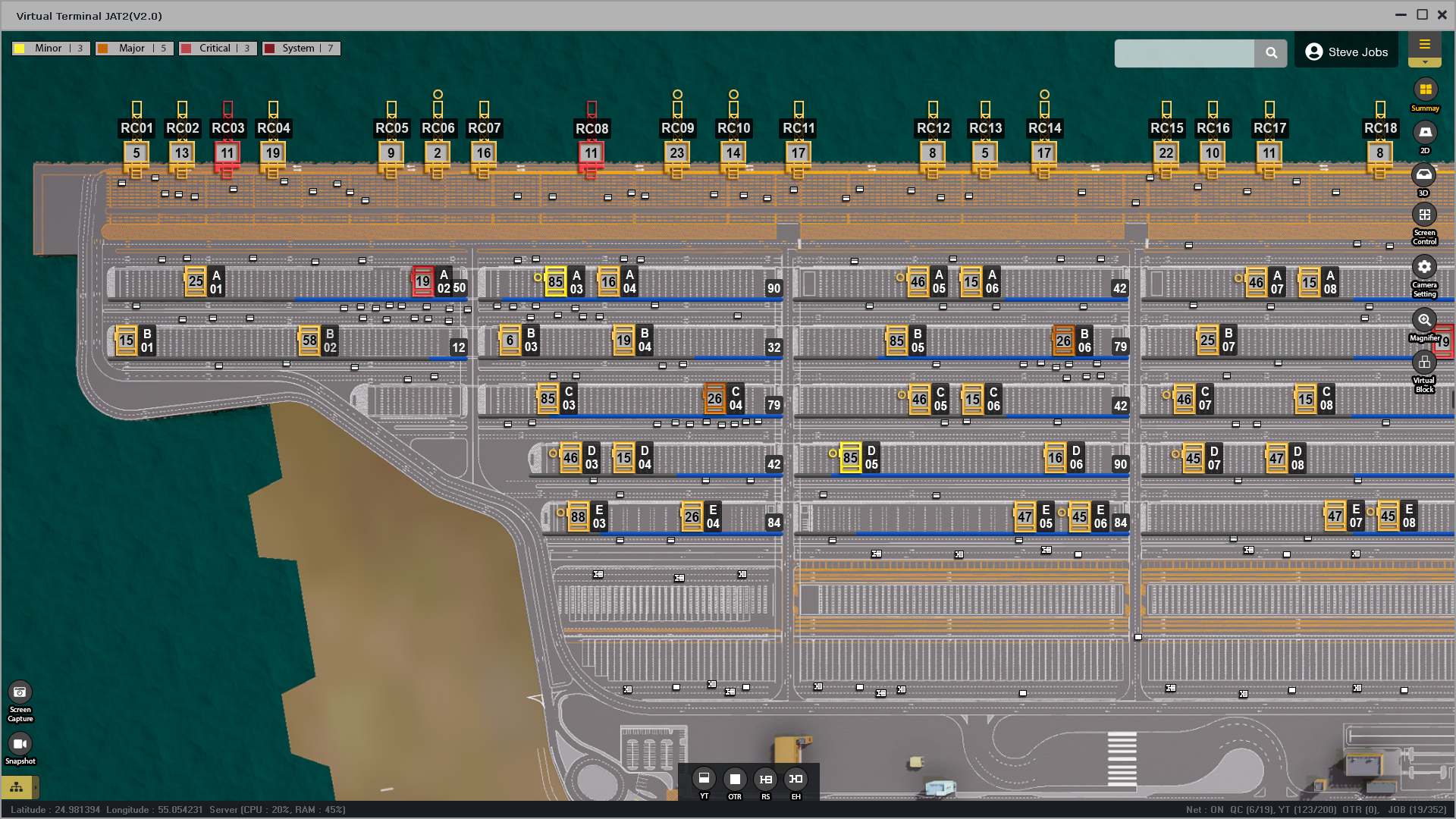Show the Summary panel
Viewport: 1456px width, 819px height.
[1425, 90]
